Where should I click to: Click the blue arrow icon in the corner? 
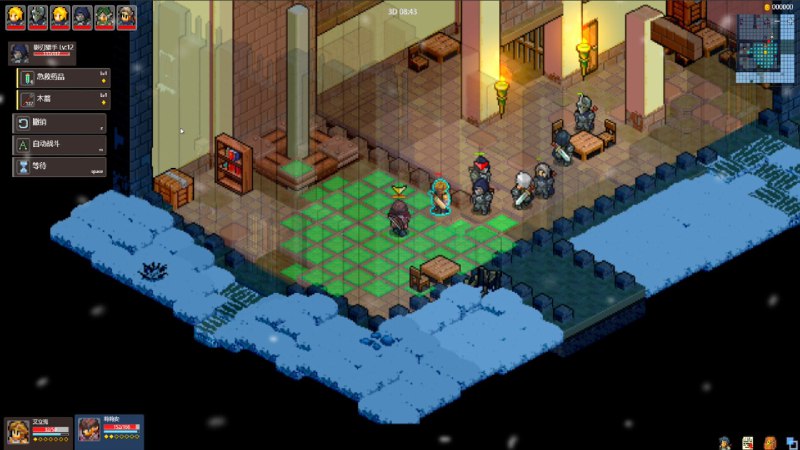[790, 442]
